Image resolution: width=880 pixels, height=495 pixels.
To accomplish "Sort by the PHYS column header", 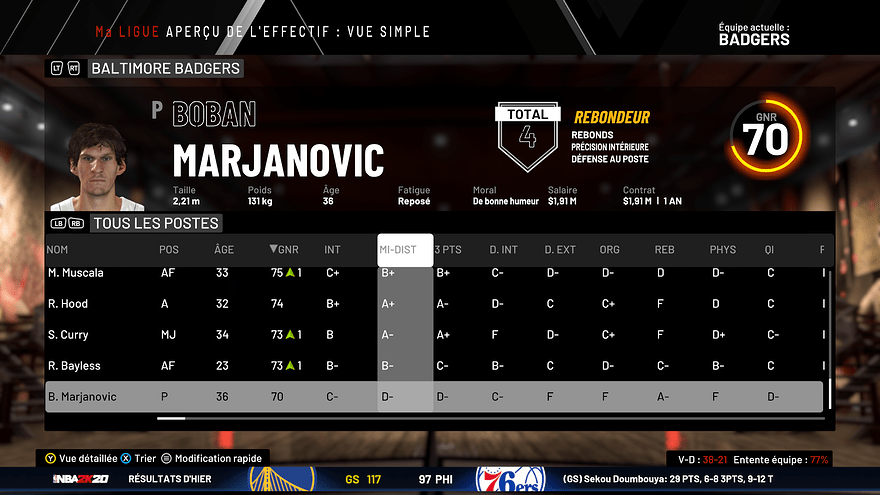I will 722,250.
